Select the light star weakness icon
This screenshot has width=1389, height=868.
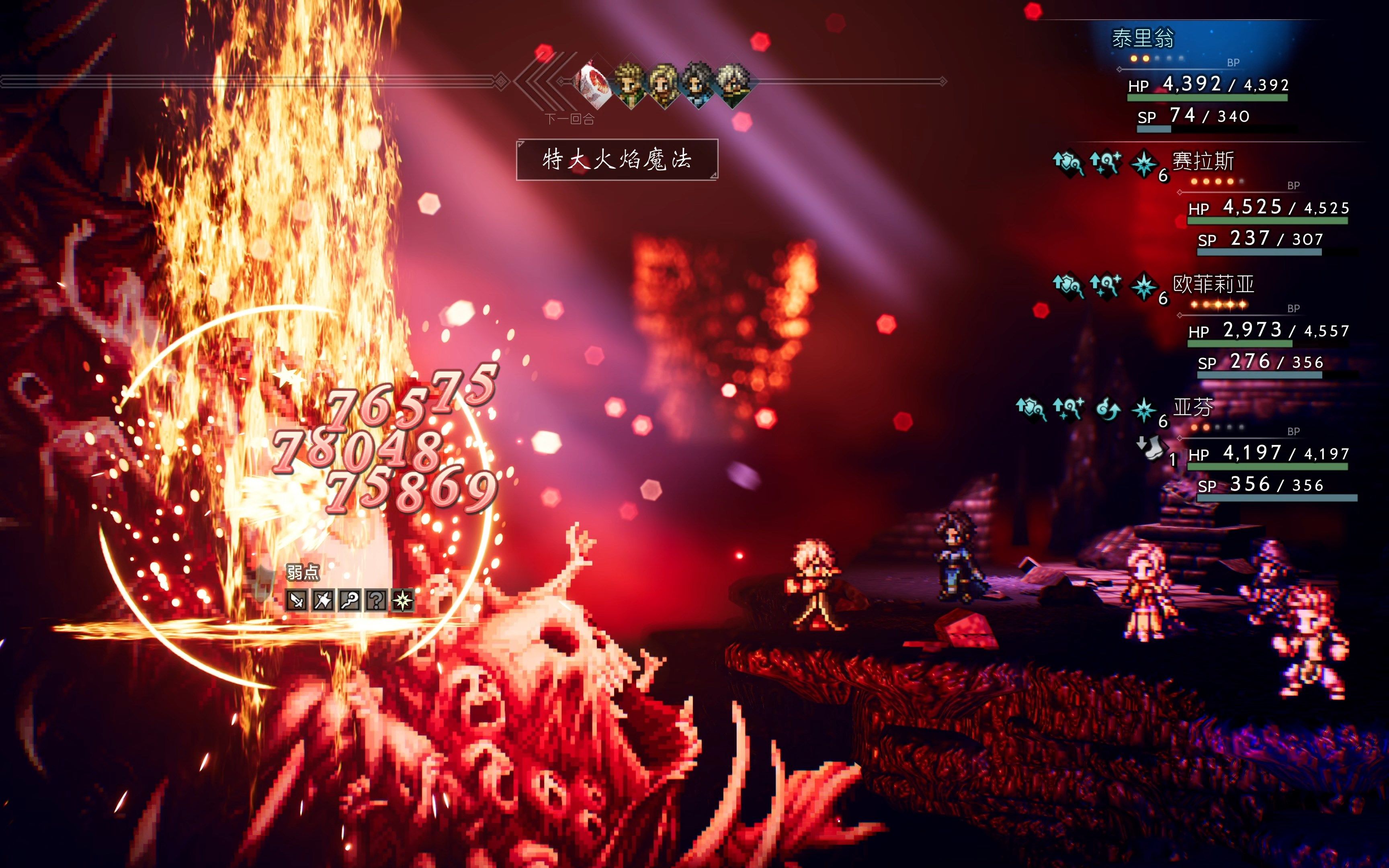click(402, 600)
